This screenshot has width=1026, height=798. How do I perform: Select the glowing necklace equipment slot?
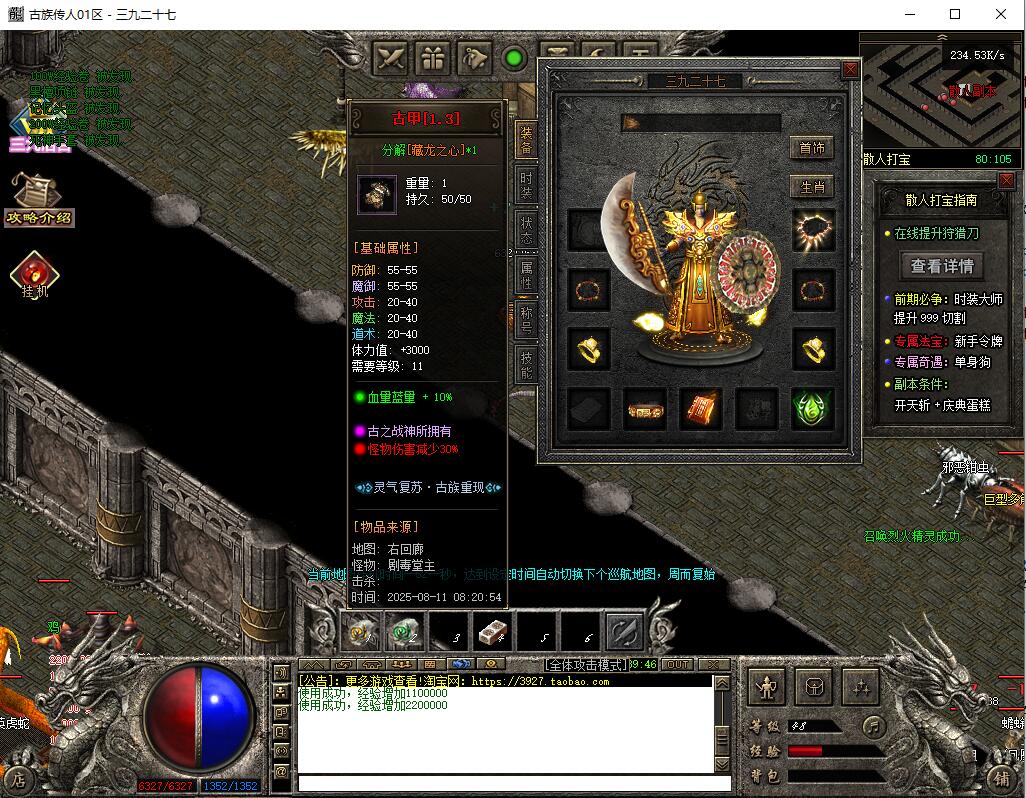(813, 230)
